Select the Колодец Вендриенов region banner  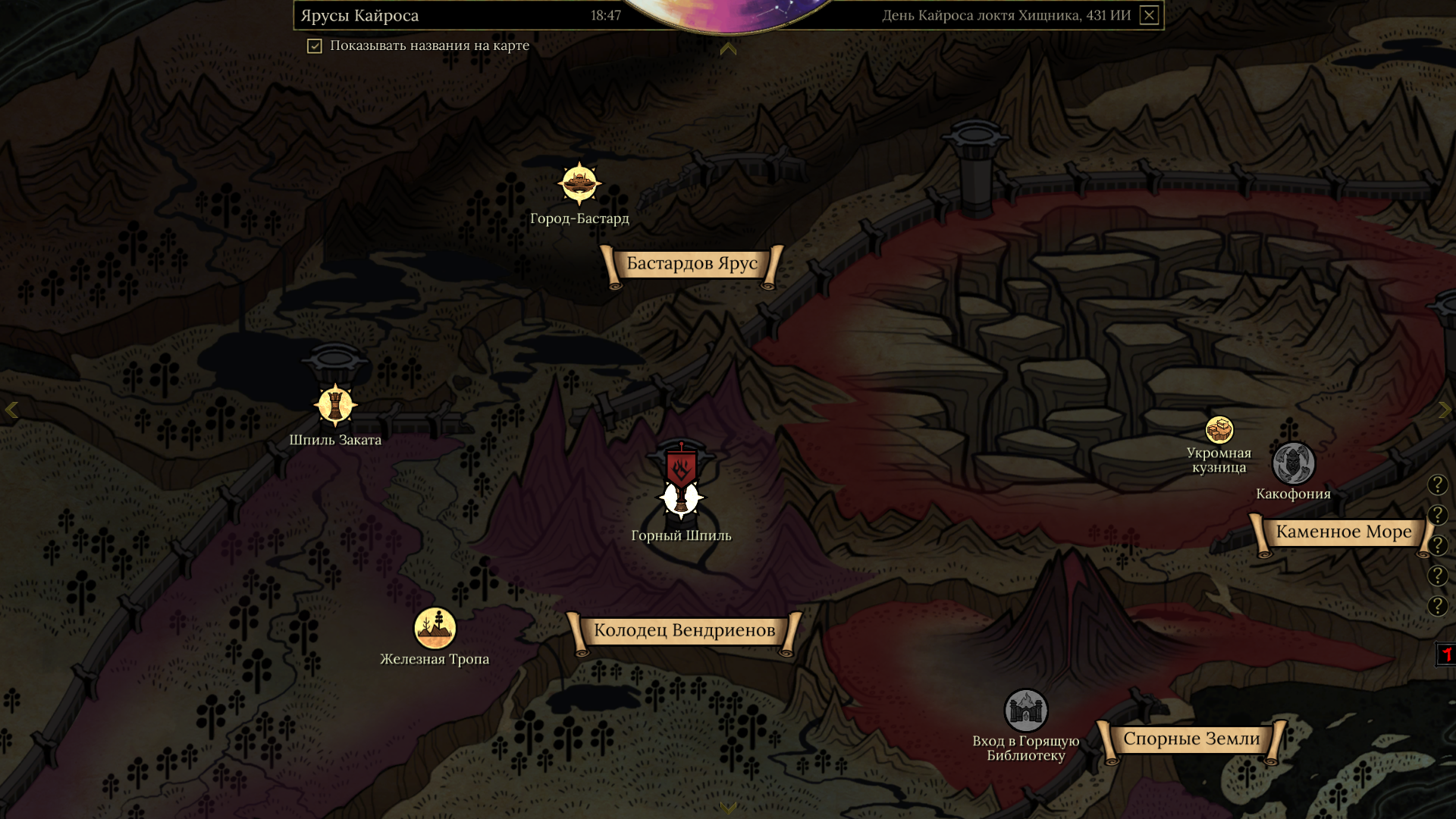[x=684, y=631]
